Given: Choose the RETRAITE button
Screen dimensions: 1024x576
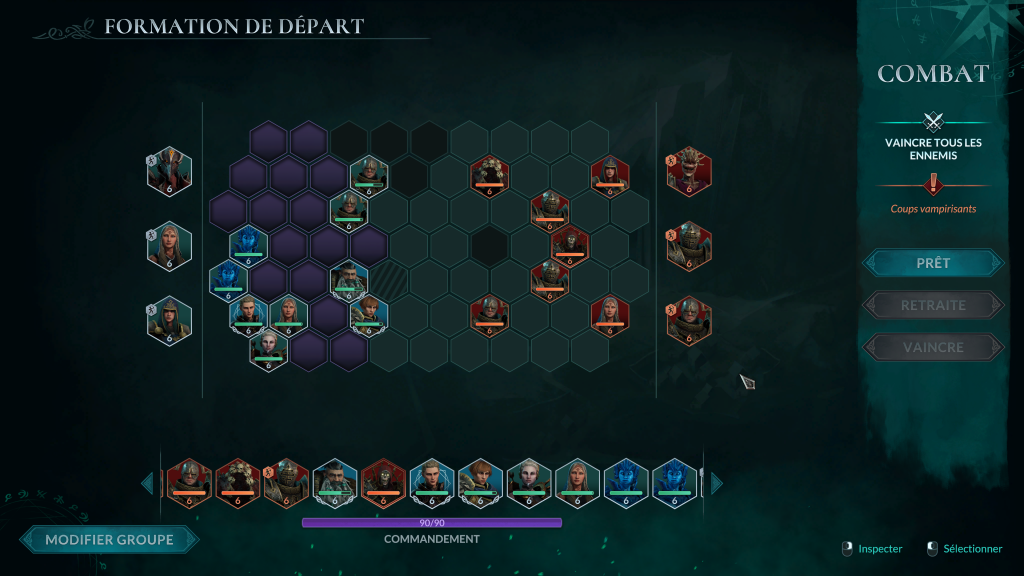Looking at the screenshot, I should [x=932, y=305].
